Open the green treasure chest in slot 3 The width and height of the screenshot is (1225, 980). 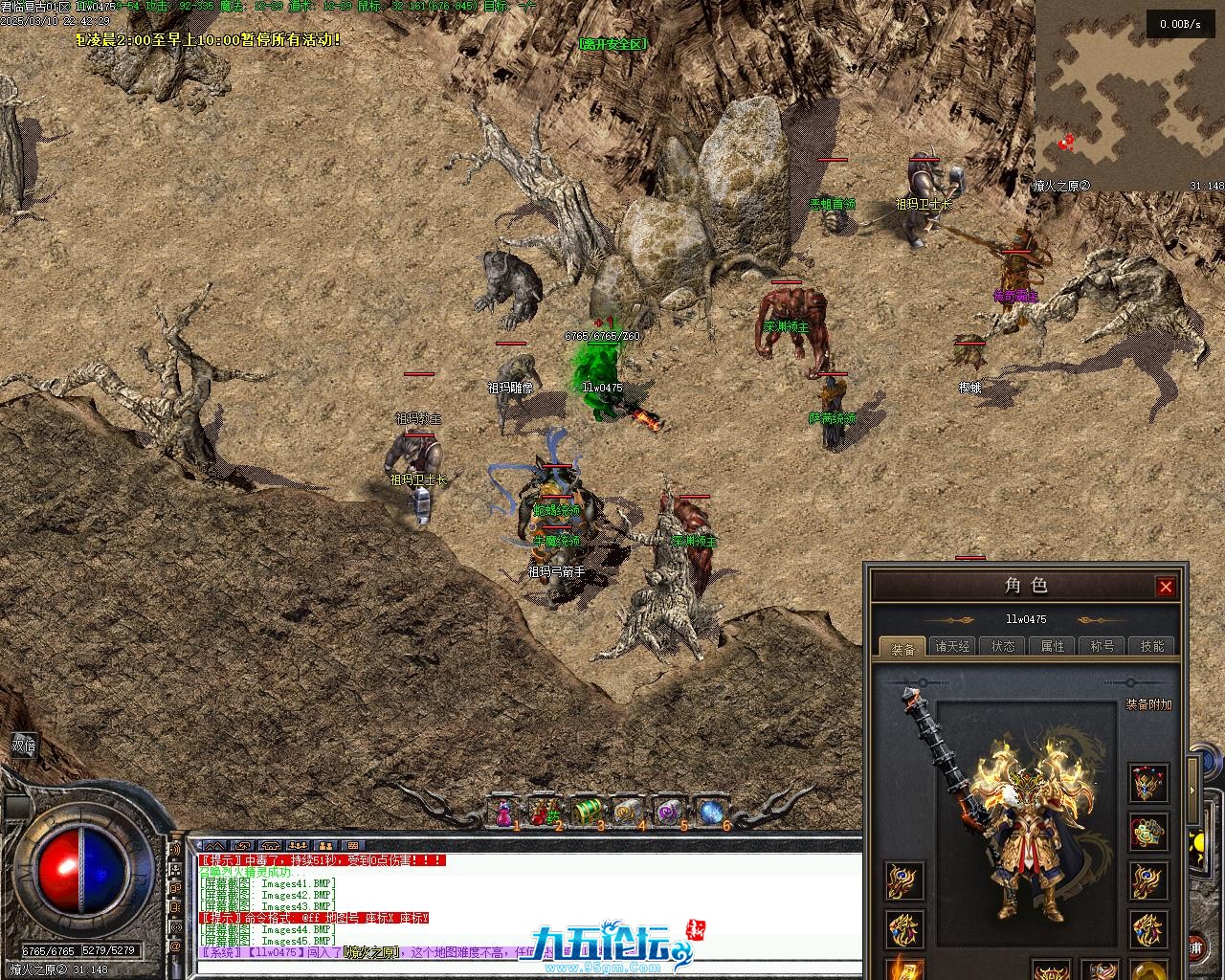pyautogui.click(x=586, y=813)
